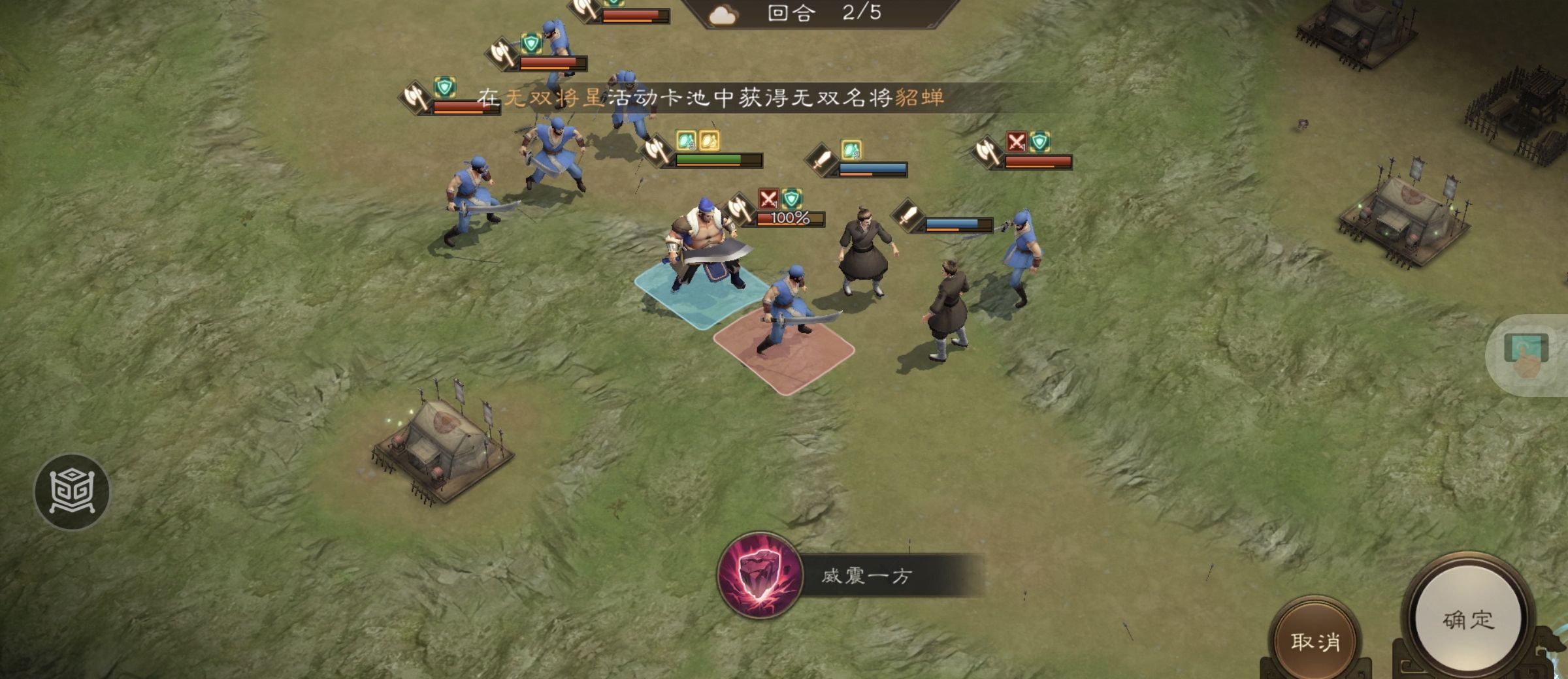
Task: Tap the sword icon above the rightmost blue soldier
Action: [x=910, y=215]
